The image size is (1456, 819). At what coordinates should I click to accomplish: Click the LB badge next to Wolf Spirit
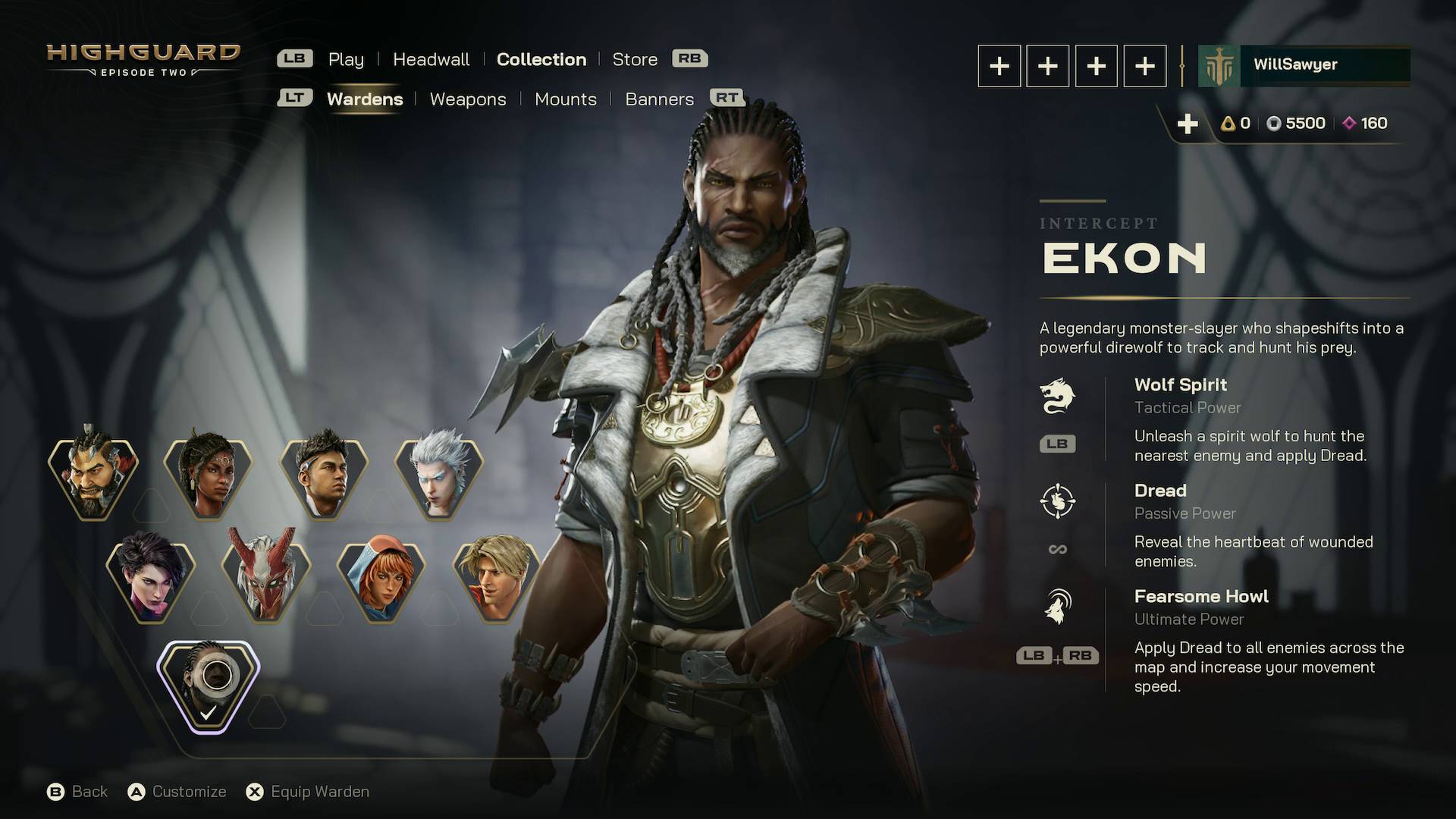(1058, 444)
